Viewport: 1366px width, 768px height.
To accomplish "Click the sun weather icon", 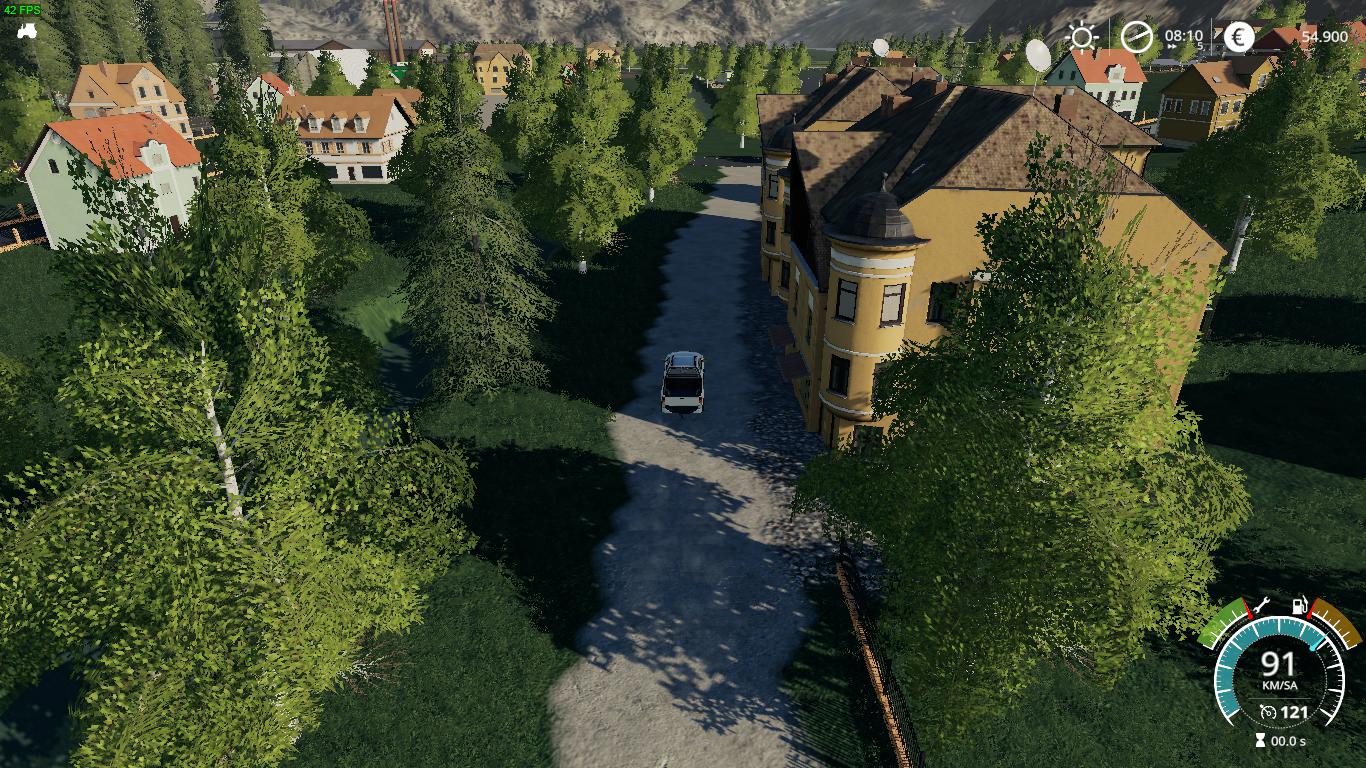I will click(x=1081, y=38).
